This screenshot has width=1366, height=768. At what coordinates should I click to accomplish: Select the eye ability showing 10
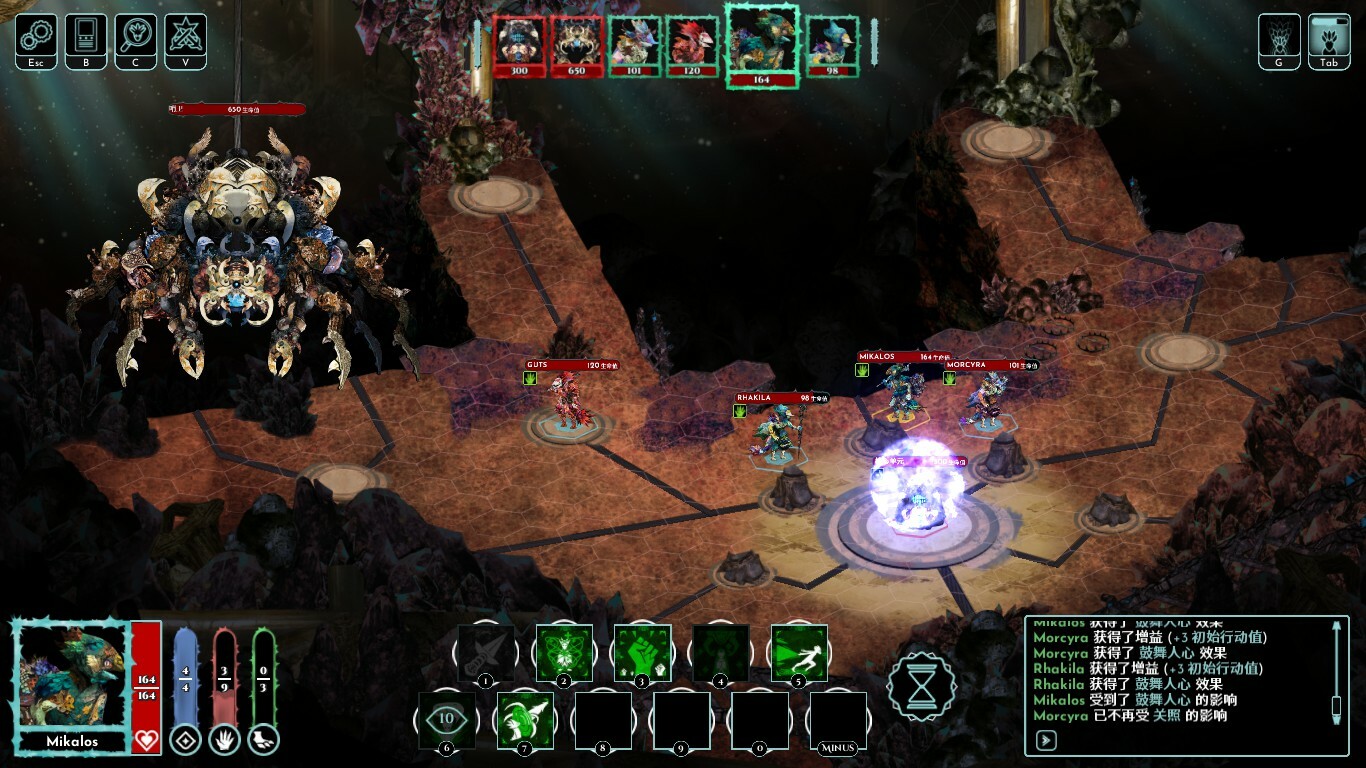446,718
